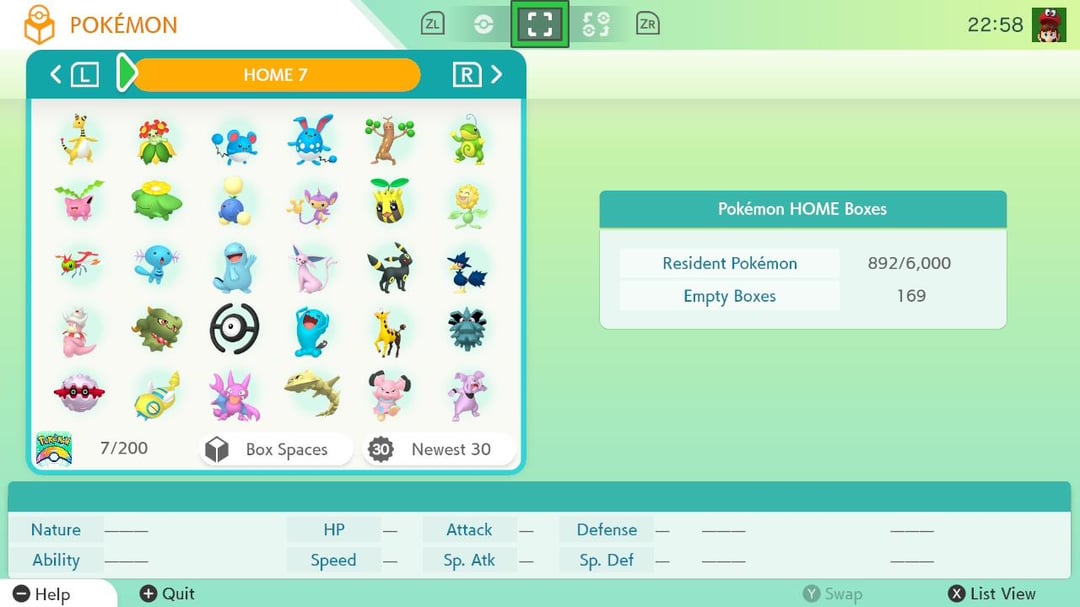Choose Quagsire in the box
This screenshot has height=607, width=1080.
click(x=234, y=268)
